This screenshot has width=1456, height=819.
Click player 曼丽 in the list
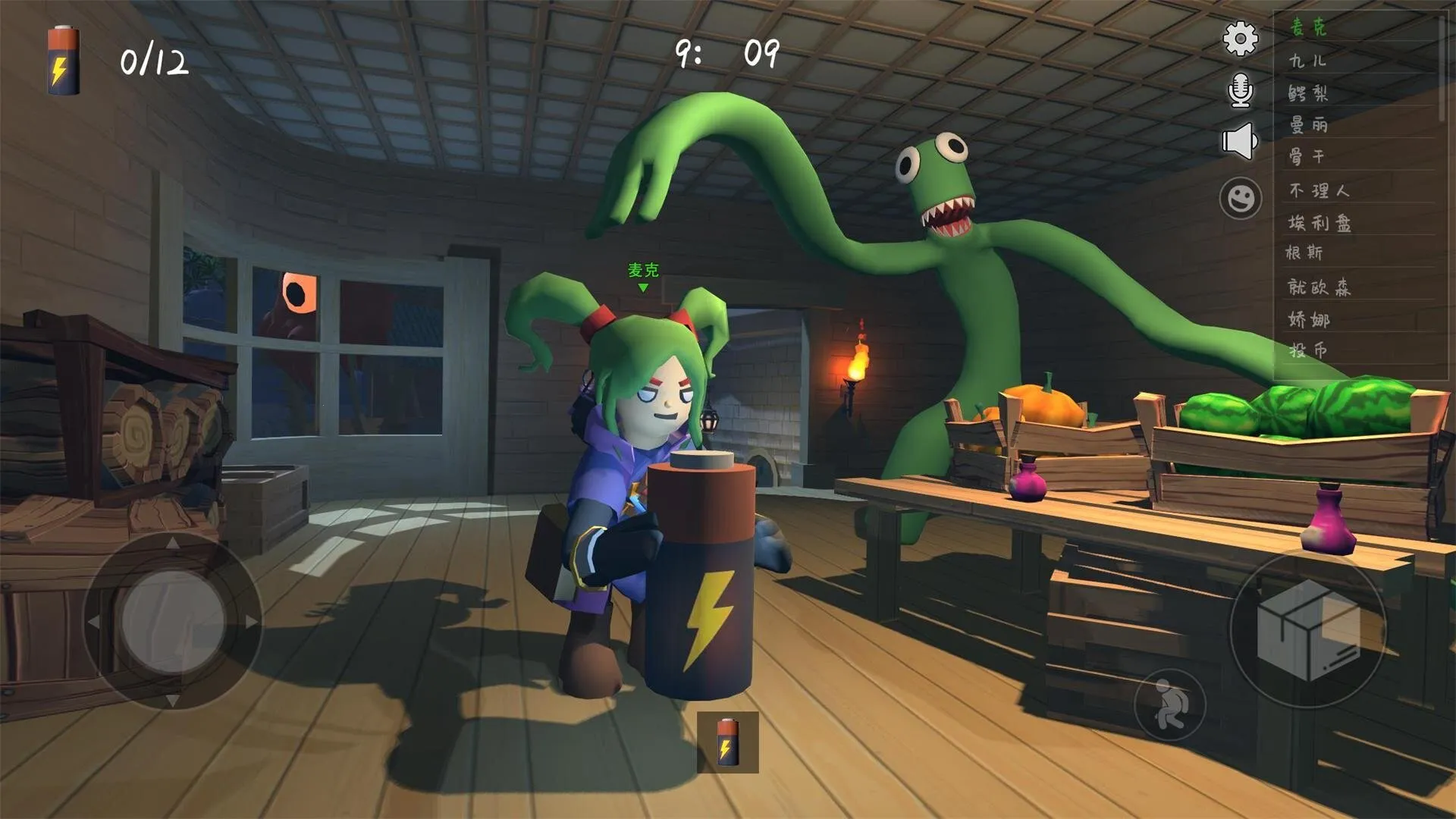pyautogui.click(x=1308, y=124)
